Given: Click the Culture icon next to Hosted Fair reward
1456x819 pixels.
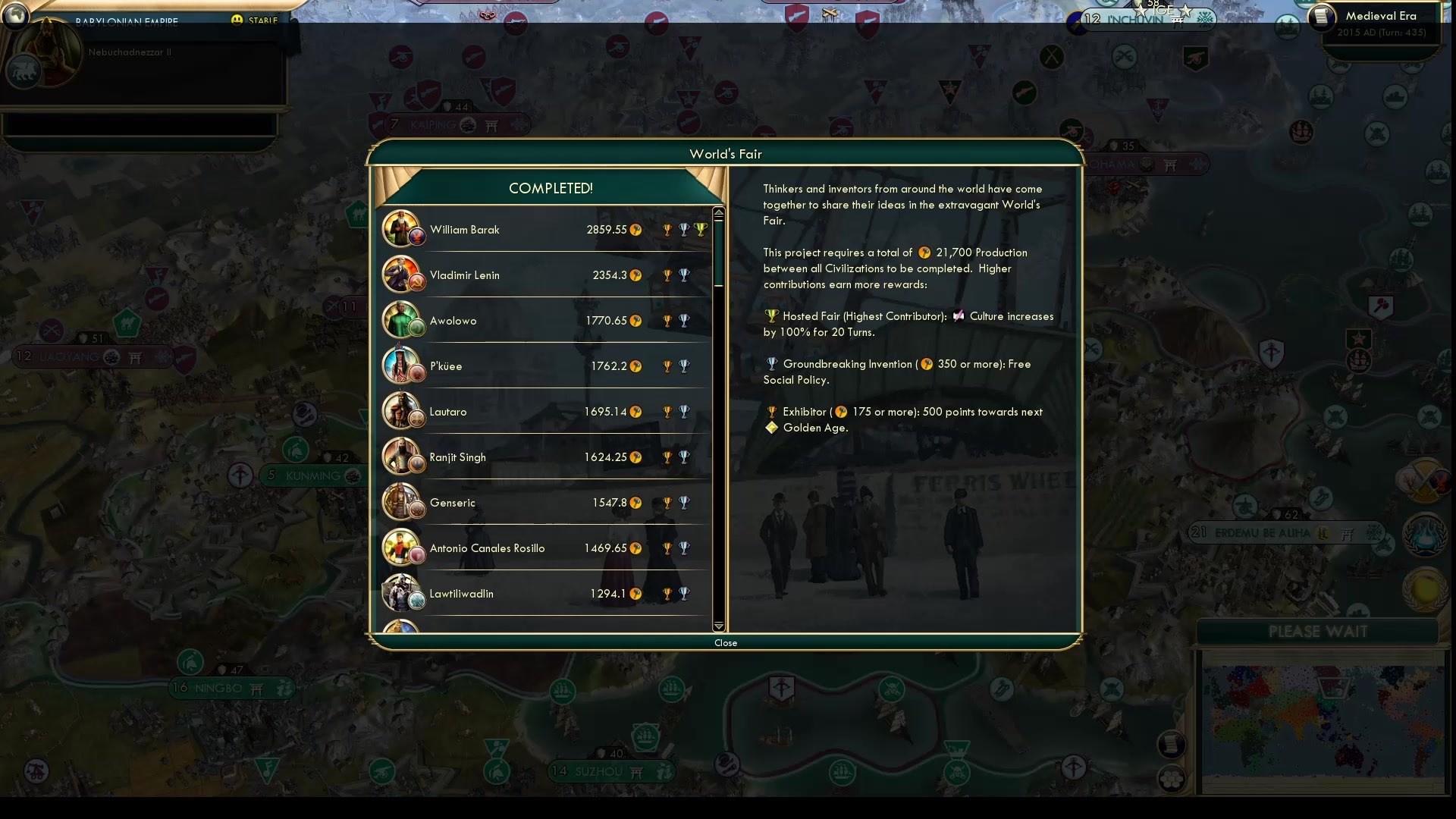Looking at the screenshot, I should point(957,316).
